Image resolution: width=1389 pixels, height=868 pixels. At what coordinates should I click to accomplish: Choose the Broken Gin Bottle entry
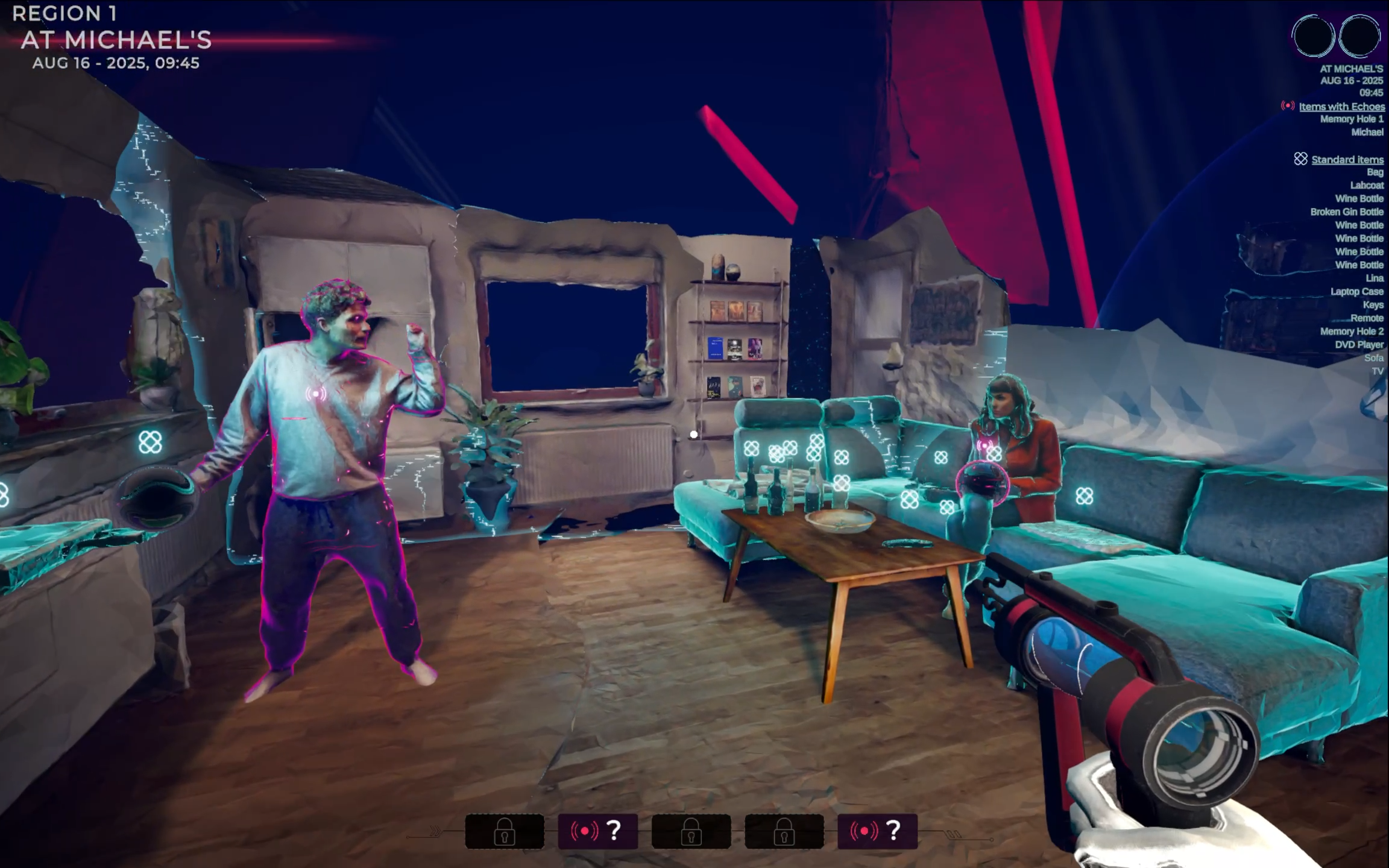coord(1346,212)
